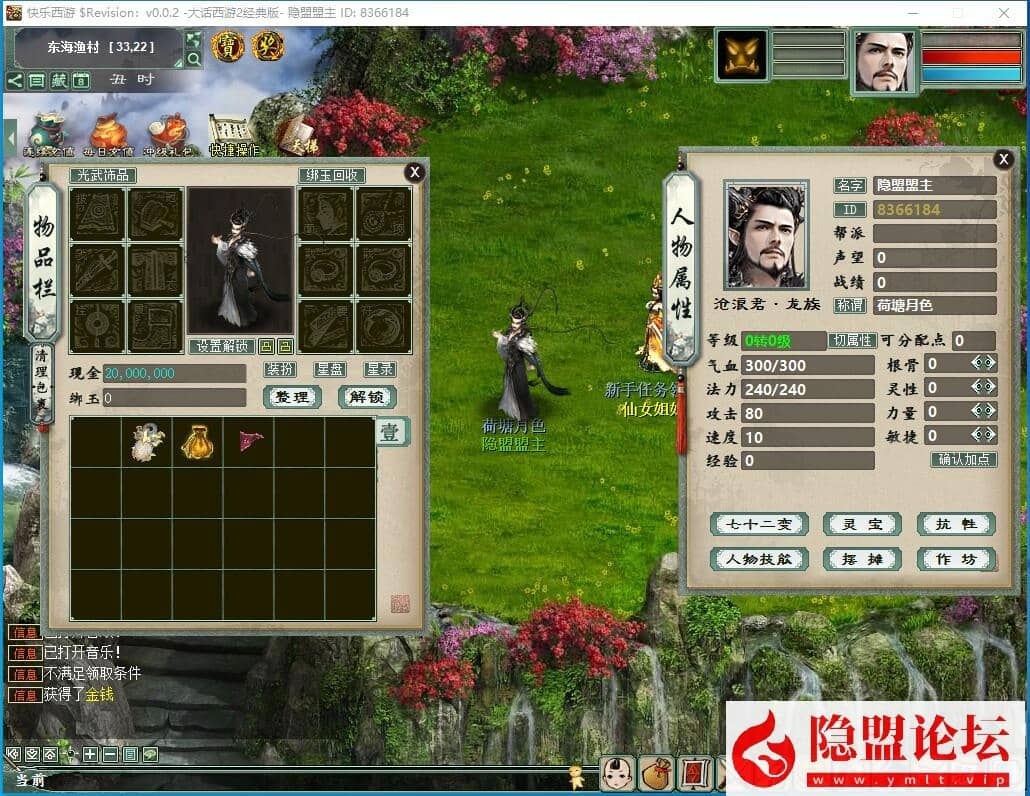Select the gold money pouch item

coord(197,442)
